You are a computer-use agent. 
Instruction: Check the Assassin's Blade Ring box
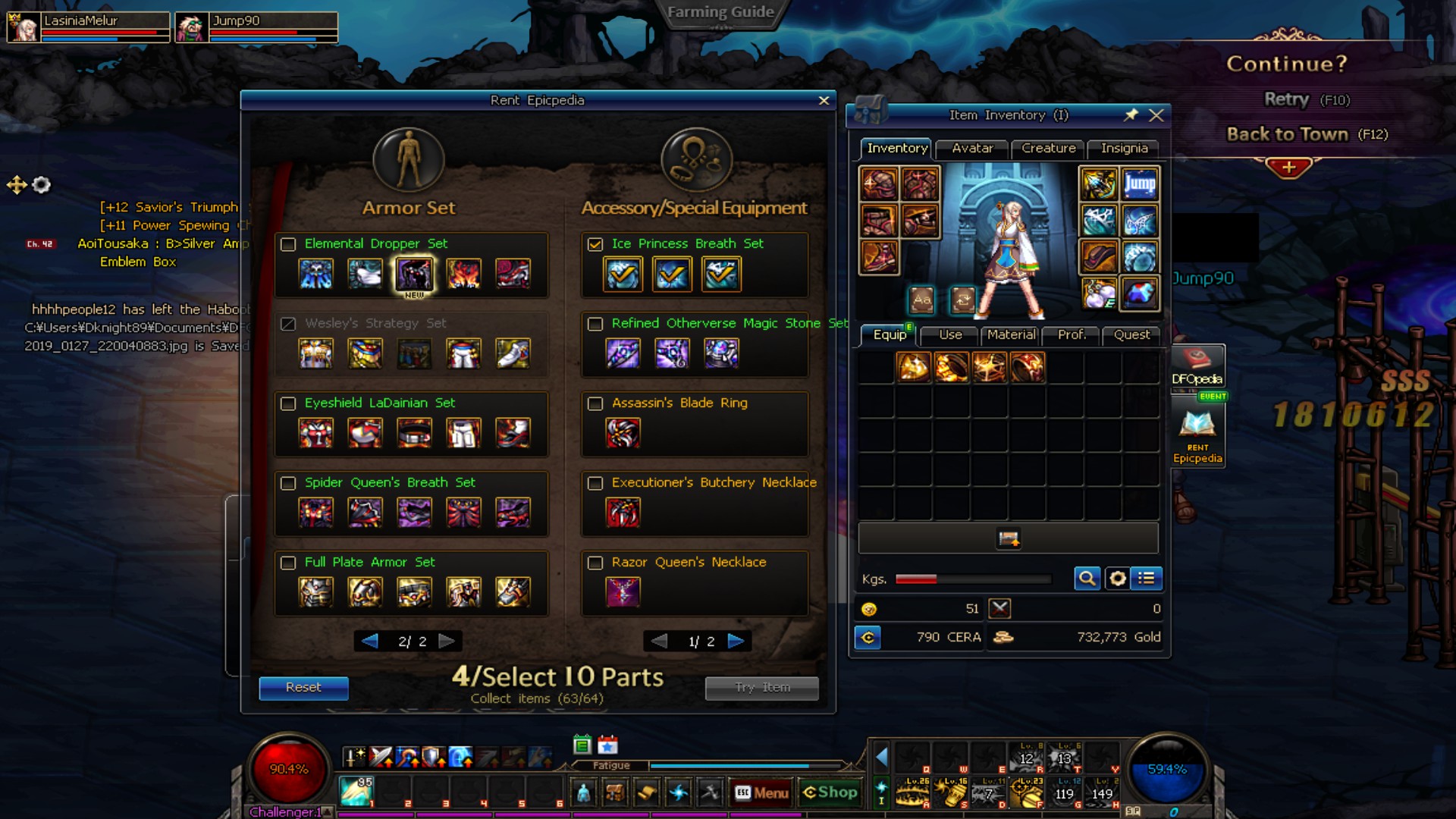point(595,403)
